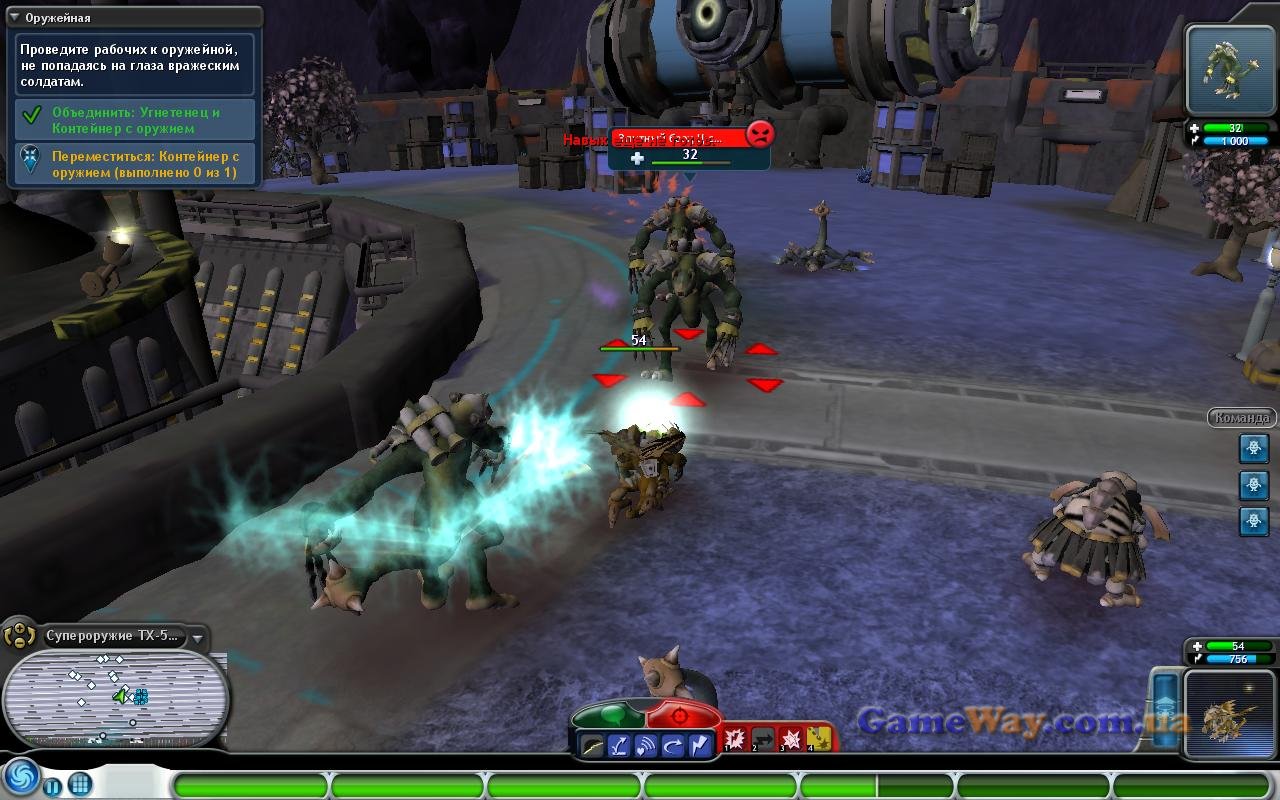Activate the jump ability icon
The width and height of the screenshot is (1280, 800).
pyautogui.click(x=620, y=745)
